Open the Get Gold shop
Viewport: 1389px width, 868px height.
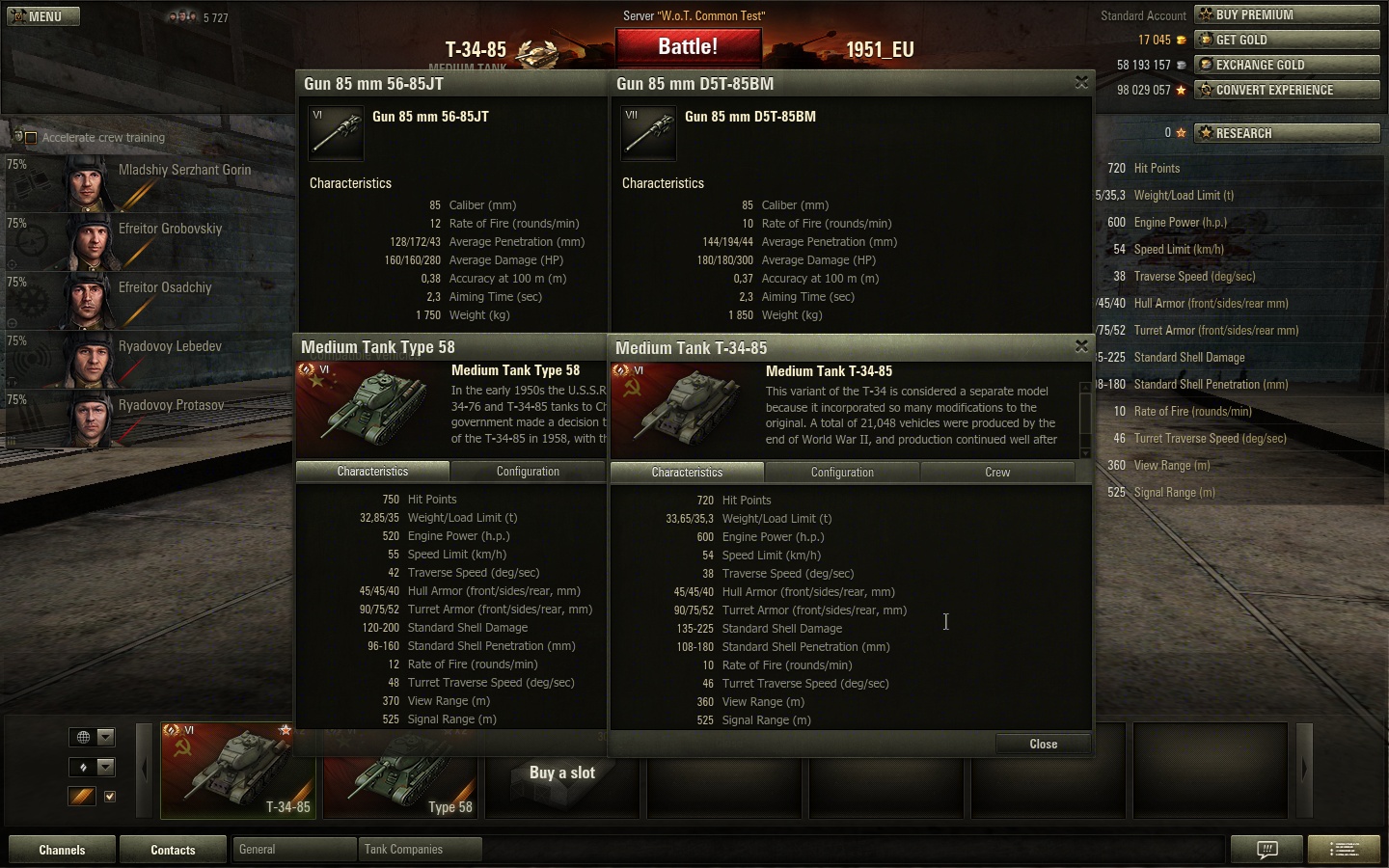1287,40
